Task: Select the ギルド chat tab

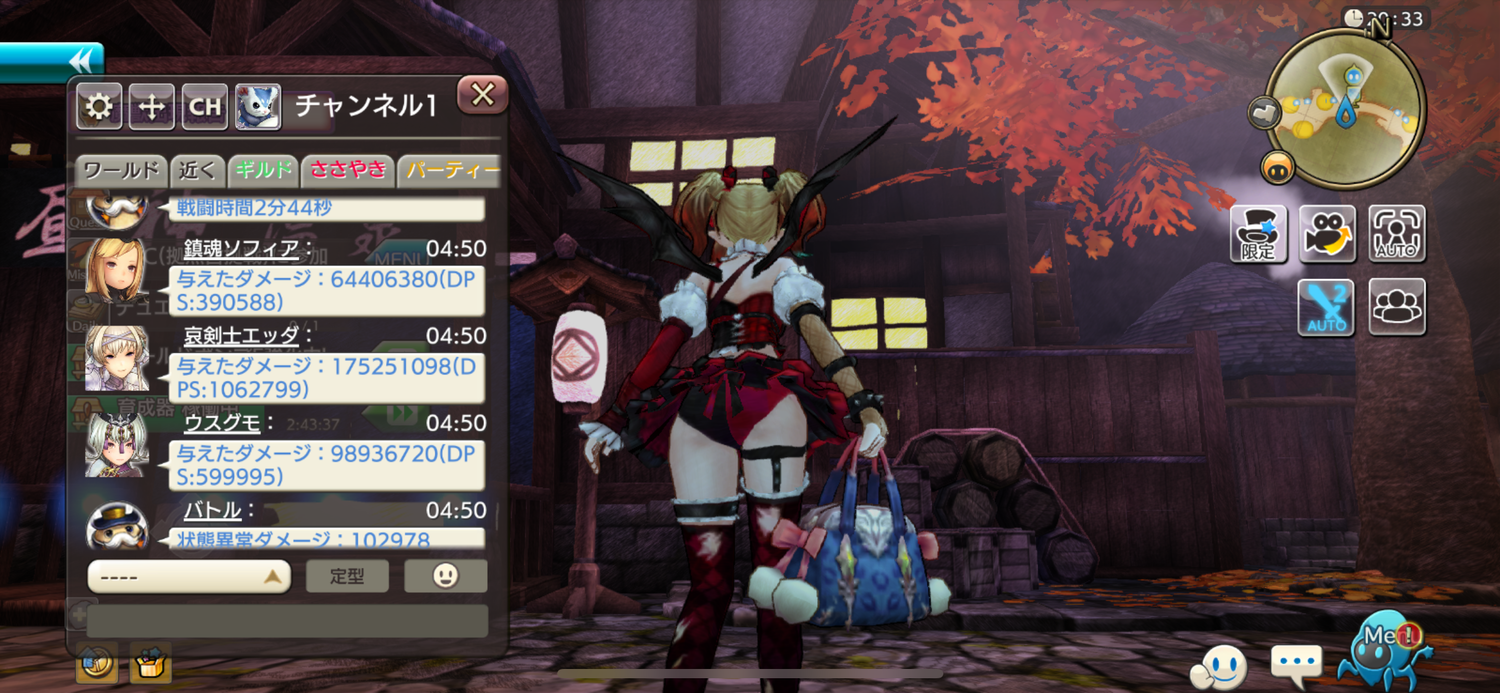Action: (x=263, y=170)
